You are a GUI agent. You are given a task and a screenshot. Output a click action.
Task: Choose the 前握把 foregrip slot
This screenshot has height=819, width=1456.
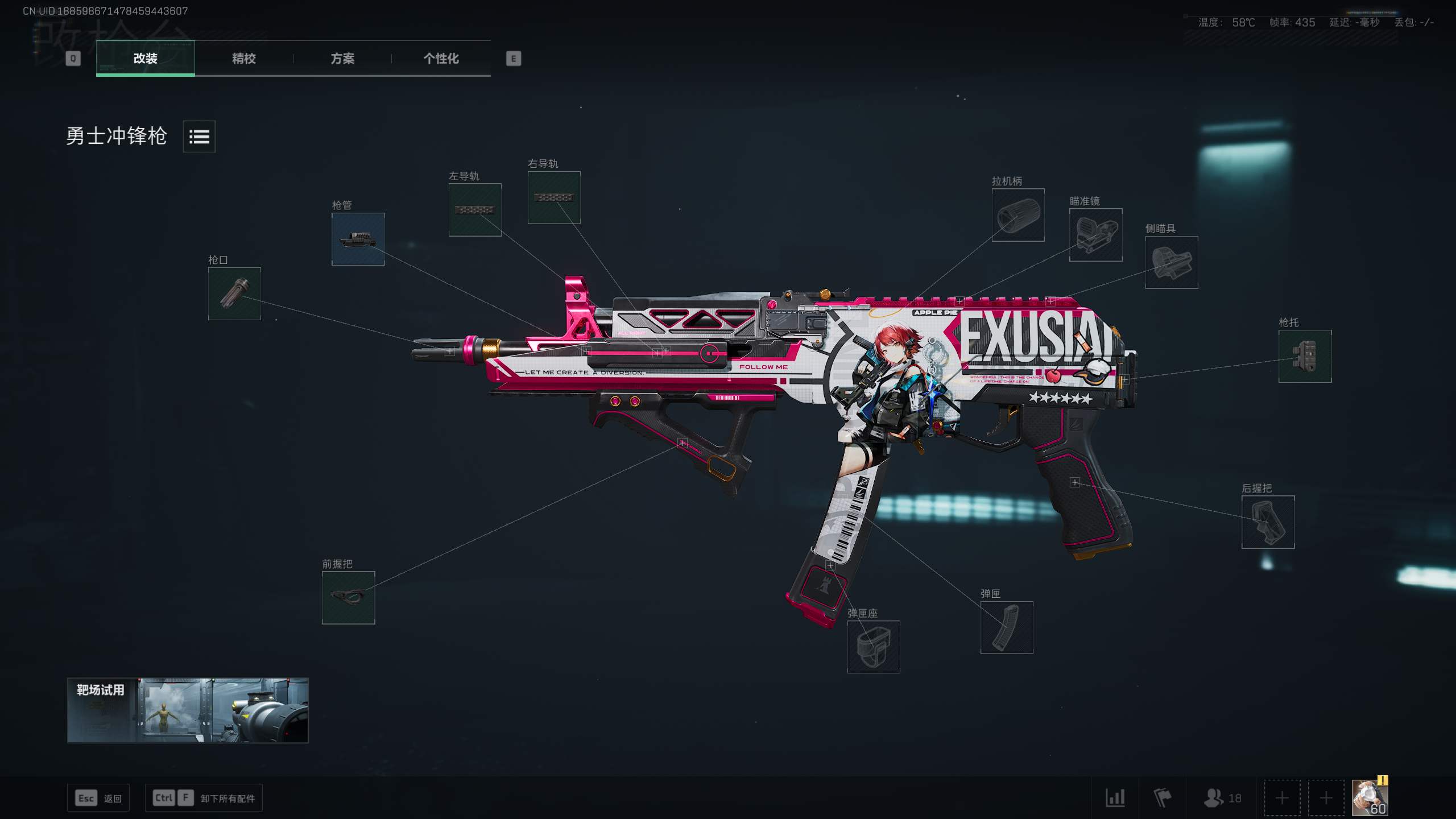pos(348,597)
